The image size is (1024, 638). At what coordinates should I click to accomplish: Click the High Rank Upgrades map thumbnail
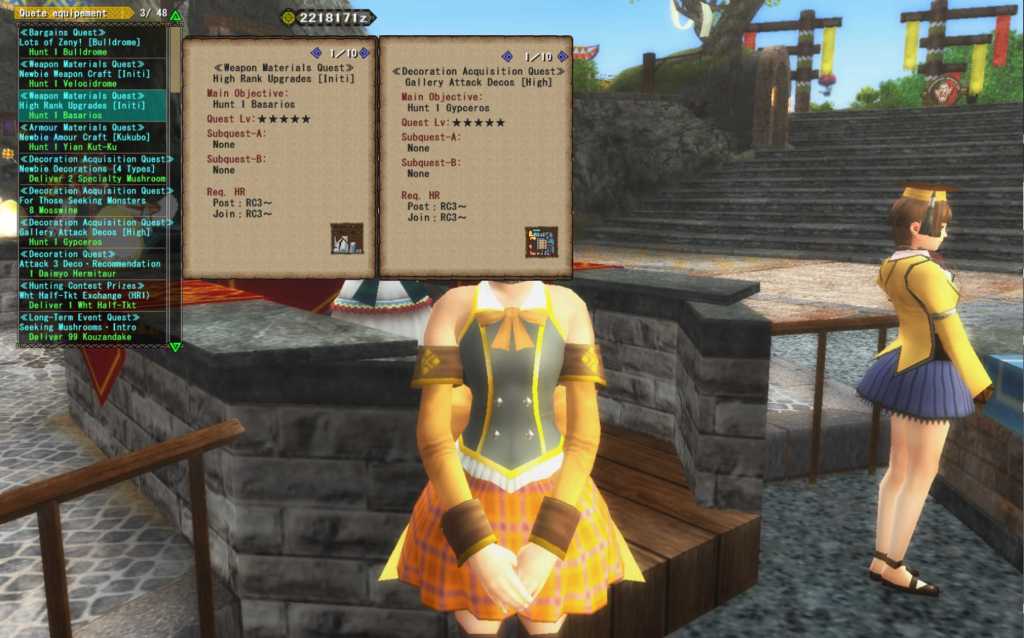click(347, 238)
